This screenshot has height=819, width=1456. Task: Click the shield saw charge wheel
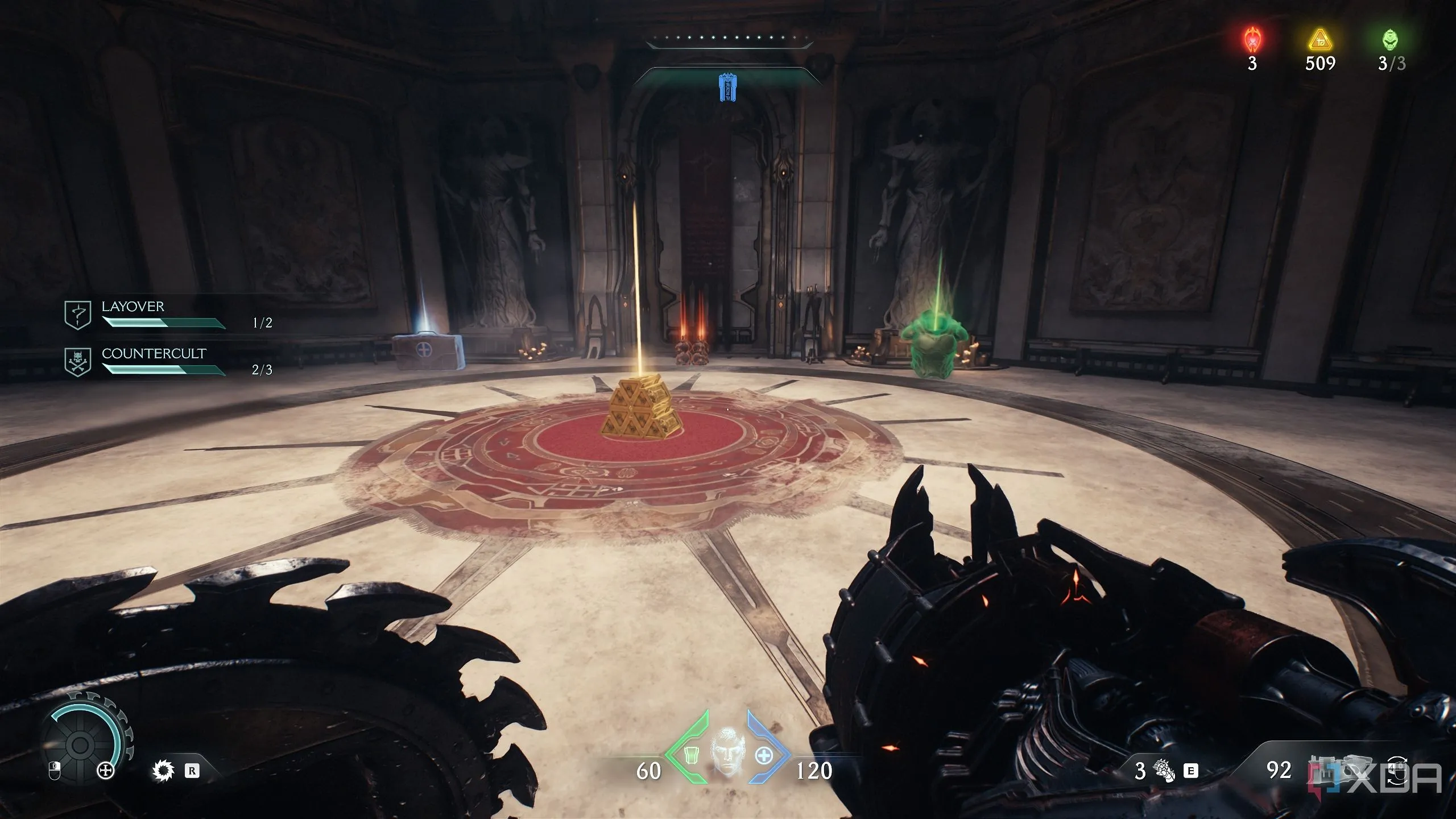tap(80, 743)
